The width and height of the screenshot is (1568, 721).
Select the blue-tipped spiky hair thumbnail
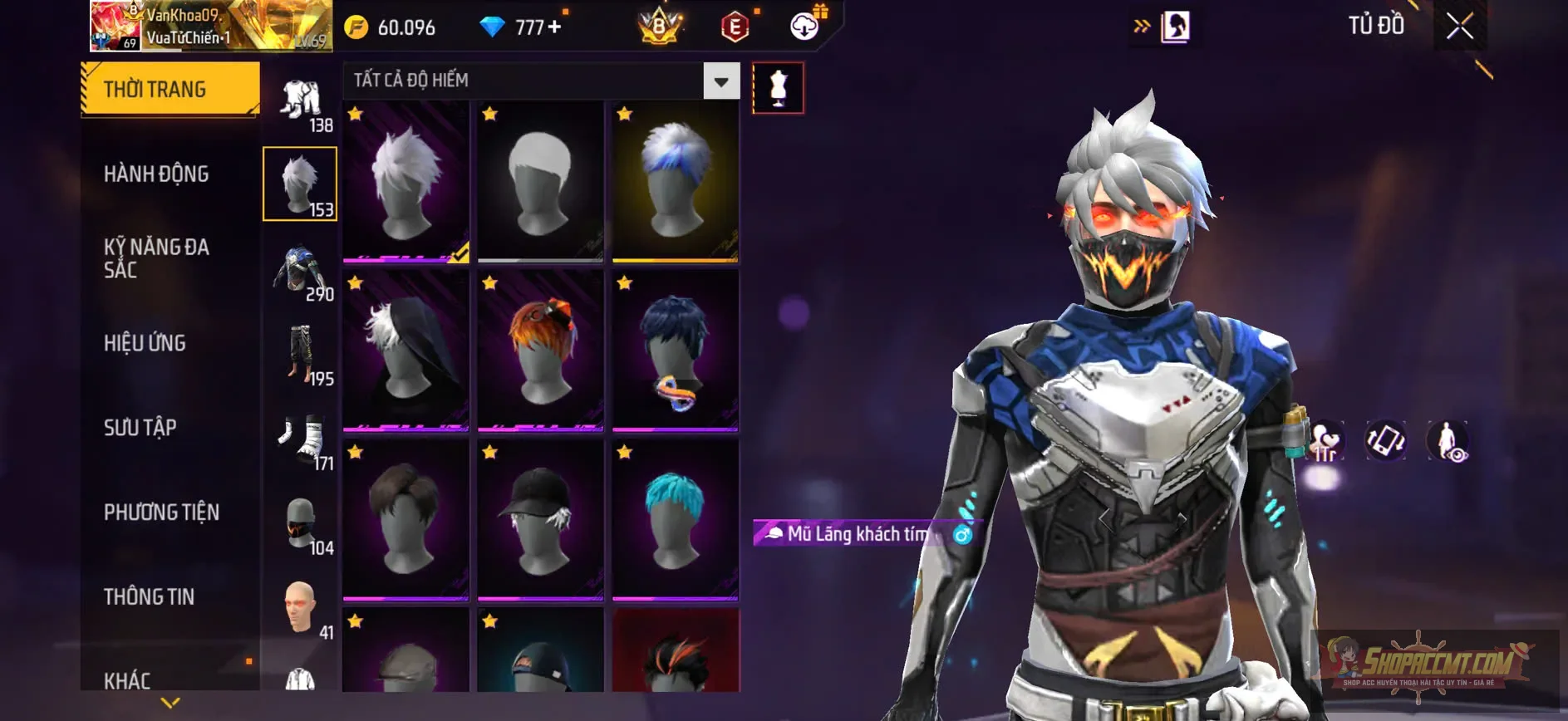click(675, 181)
